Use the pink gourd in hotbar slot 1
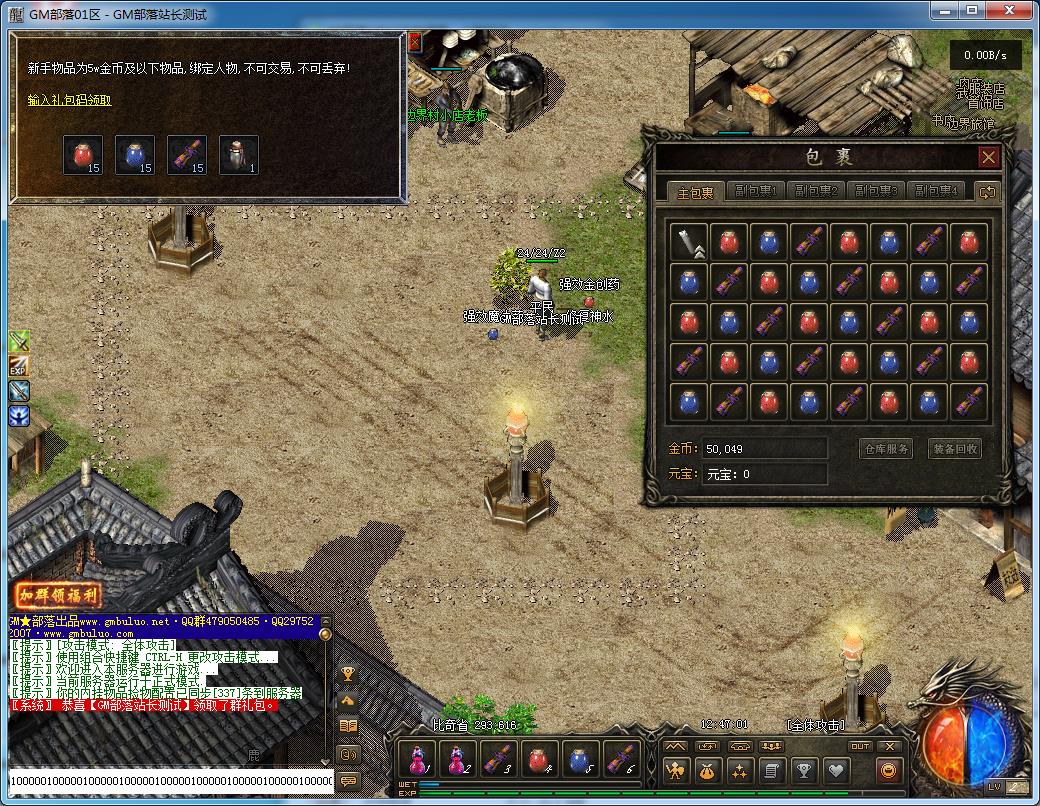 (416, 760)
